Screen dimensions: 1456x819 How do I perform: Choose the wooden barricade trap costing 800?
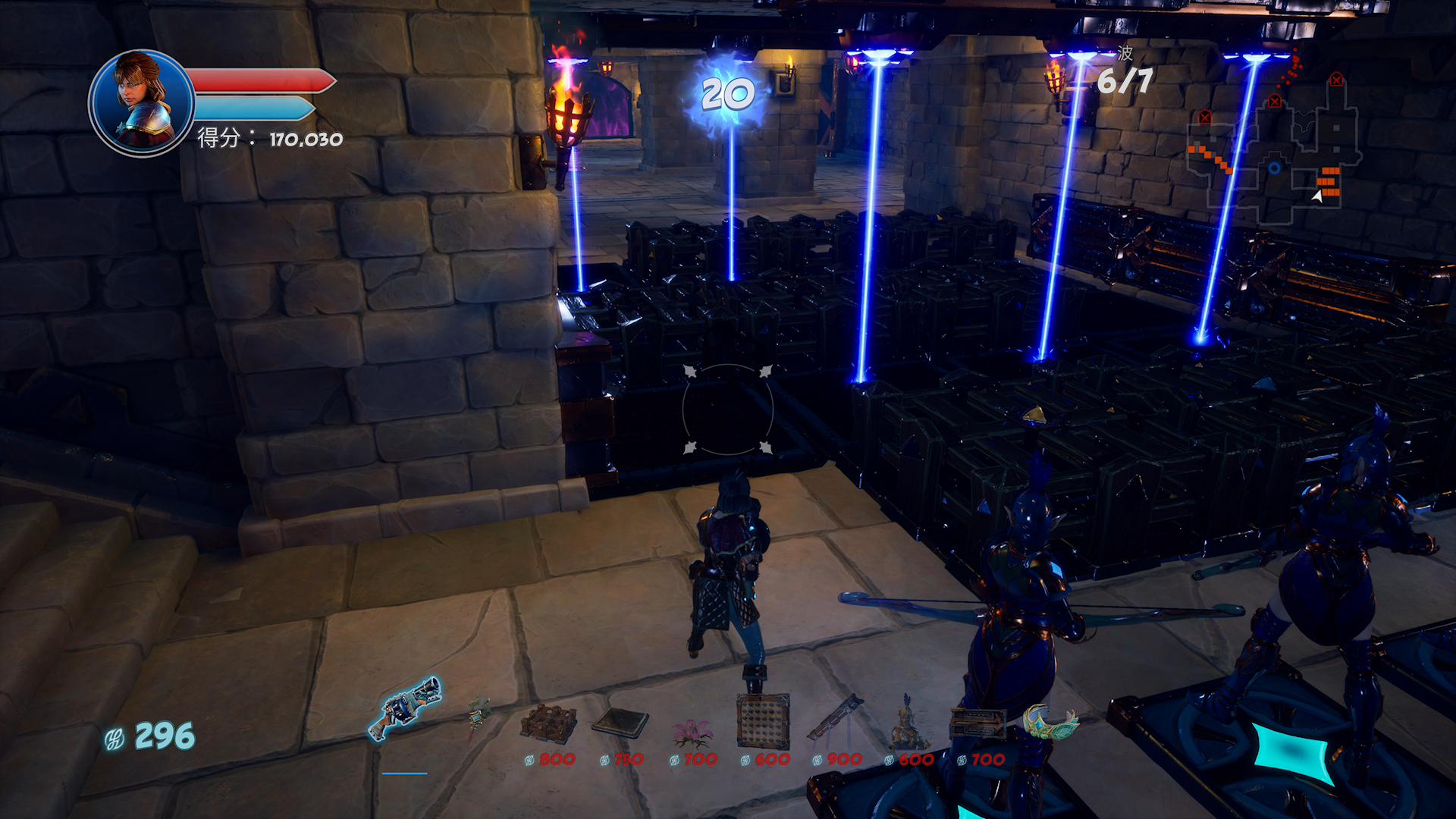548,723
